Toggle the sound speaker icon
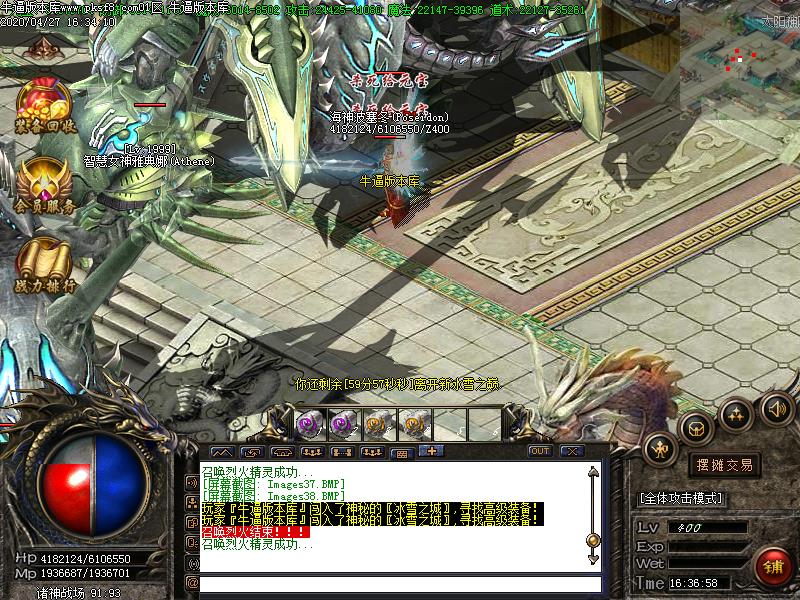The width and height of the screenshot is (800, 600). coord(776,407)
